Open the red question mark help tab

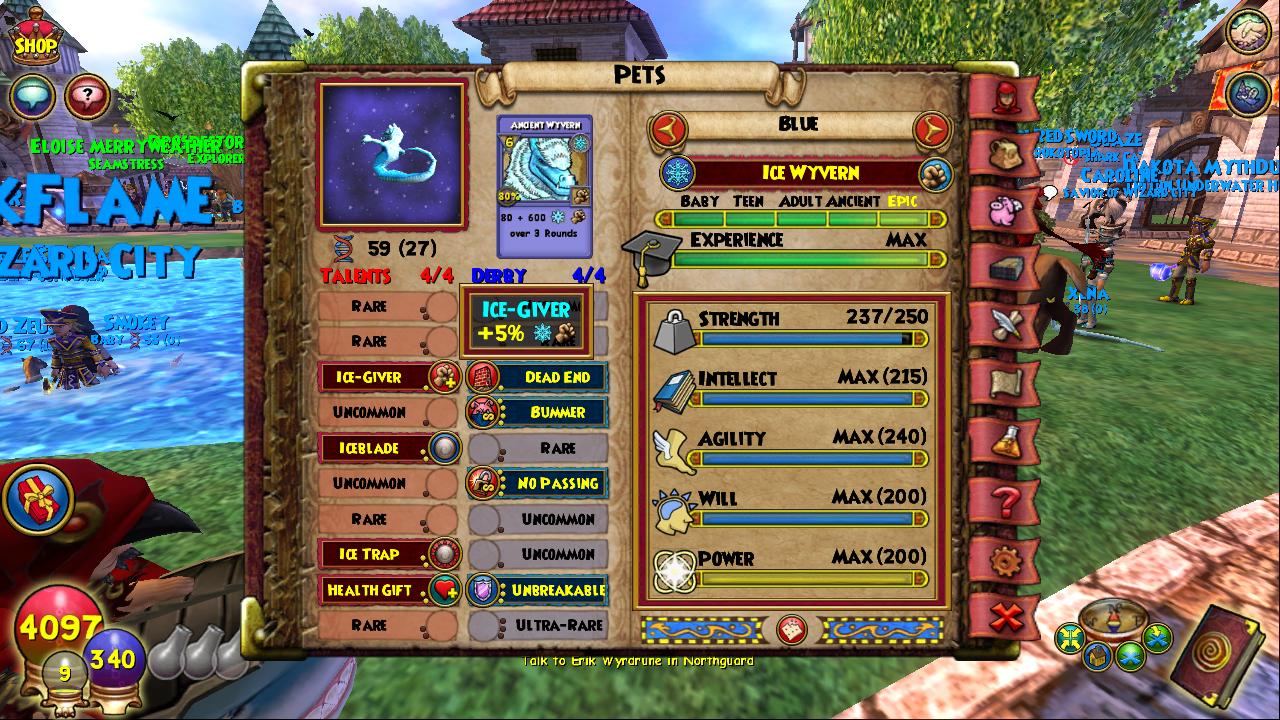[x=1004, y=500]
